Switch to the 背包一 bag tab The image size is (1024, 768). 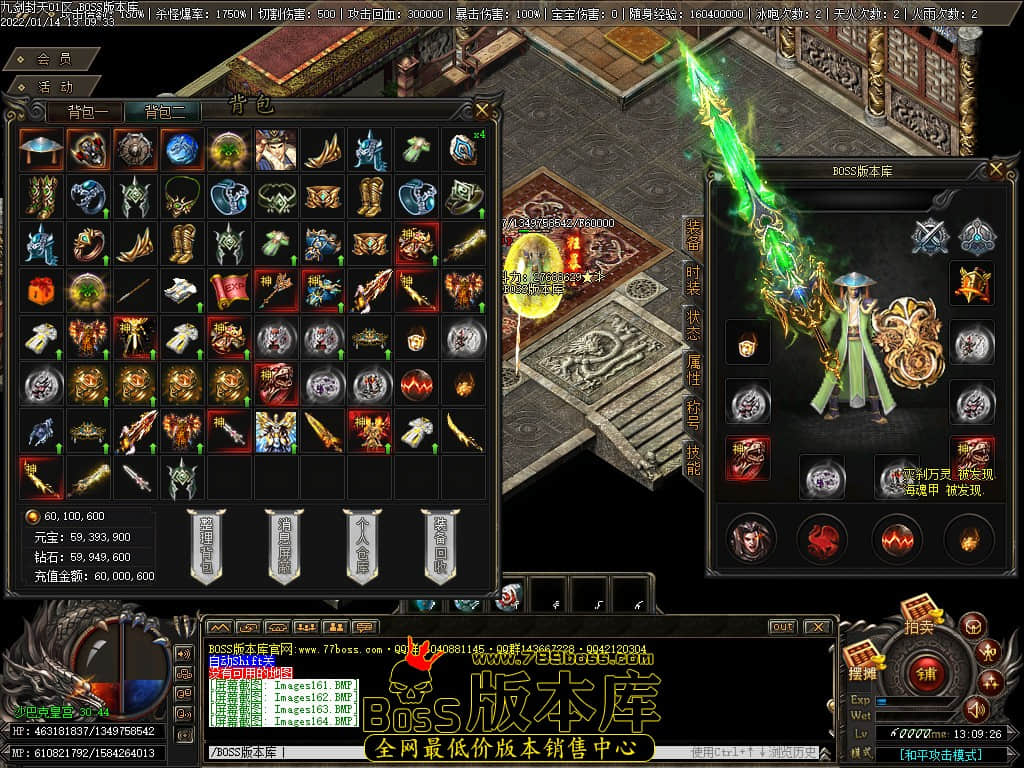tap(94, 112)
